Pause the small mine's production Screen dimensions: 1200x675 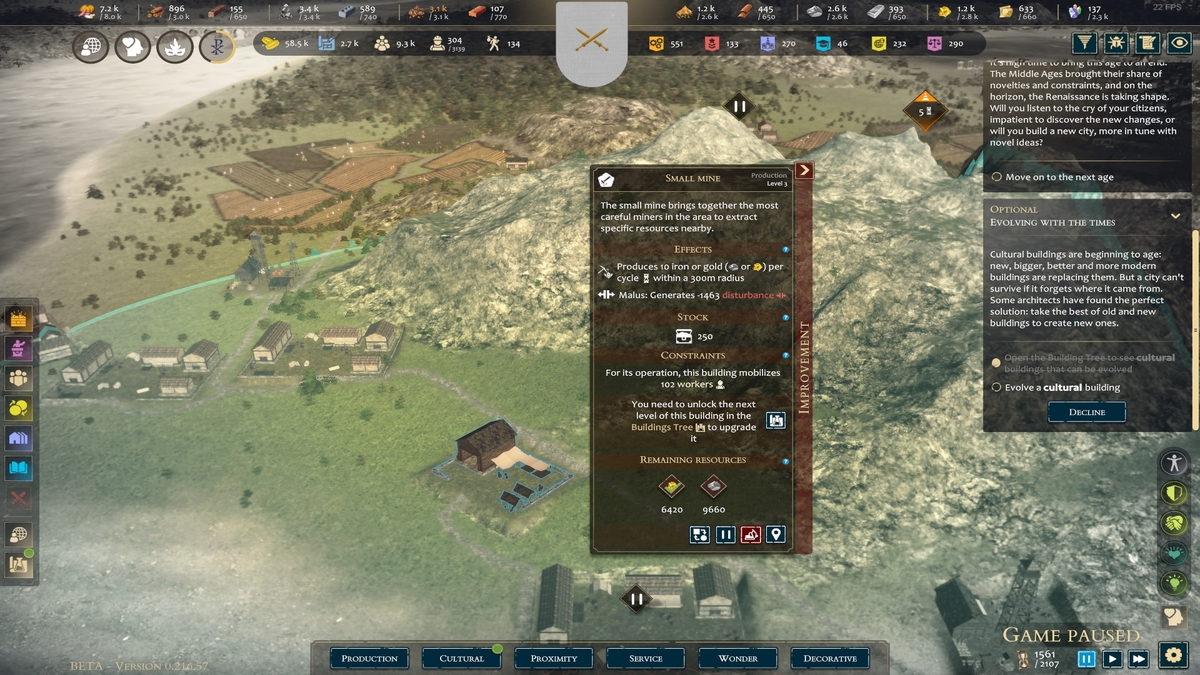point(726,535)
